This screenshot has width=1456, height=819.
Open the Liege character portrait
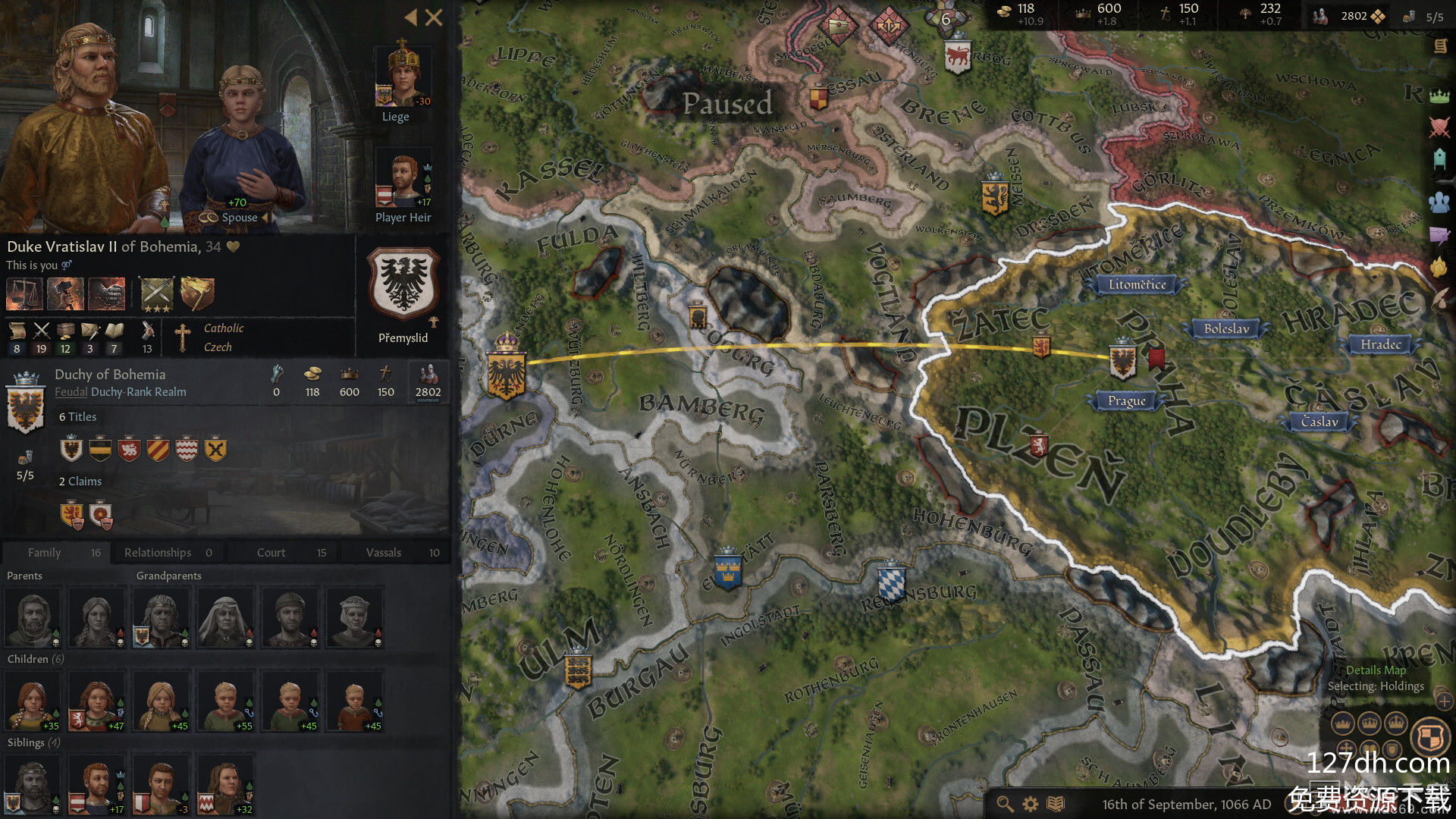pos(403,76)
